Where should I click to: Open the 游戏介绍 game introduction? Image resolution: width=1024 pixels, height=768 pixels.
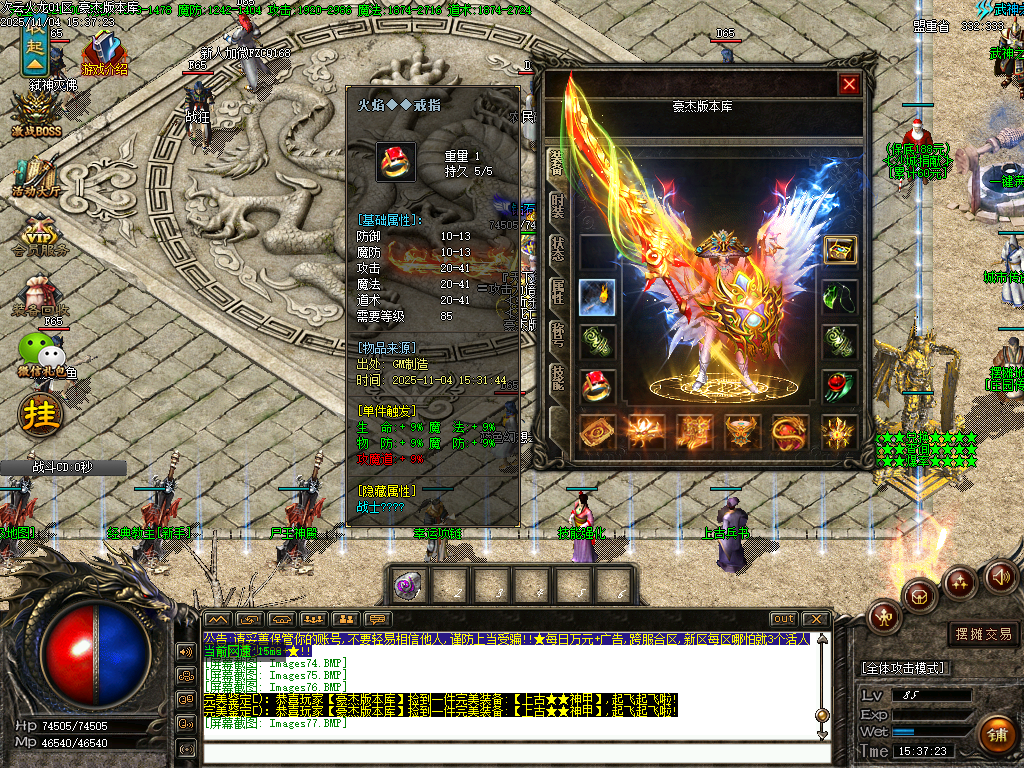tap(104, 55)
